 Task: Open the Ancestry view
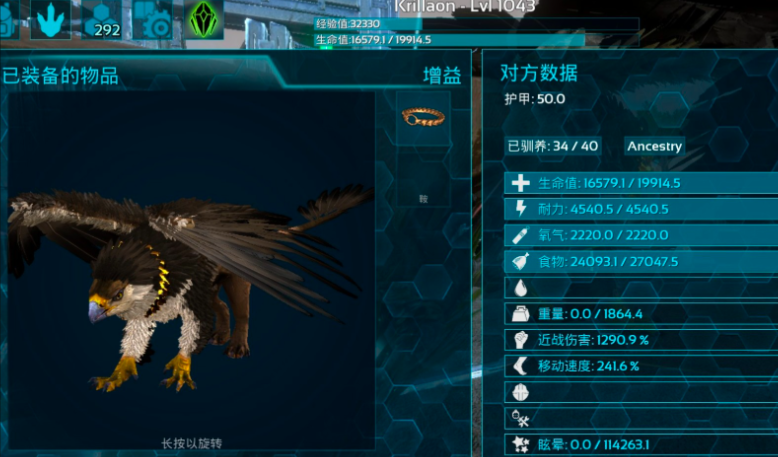(654, 146)
